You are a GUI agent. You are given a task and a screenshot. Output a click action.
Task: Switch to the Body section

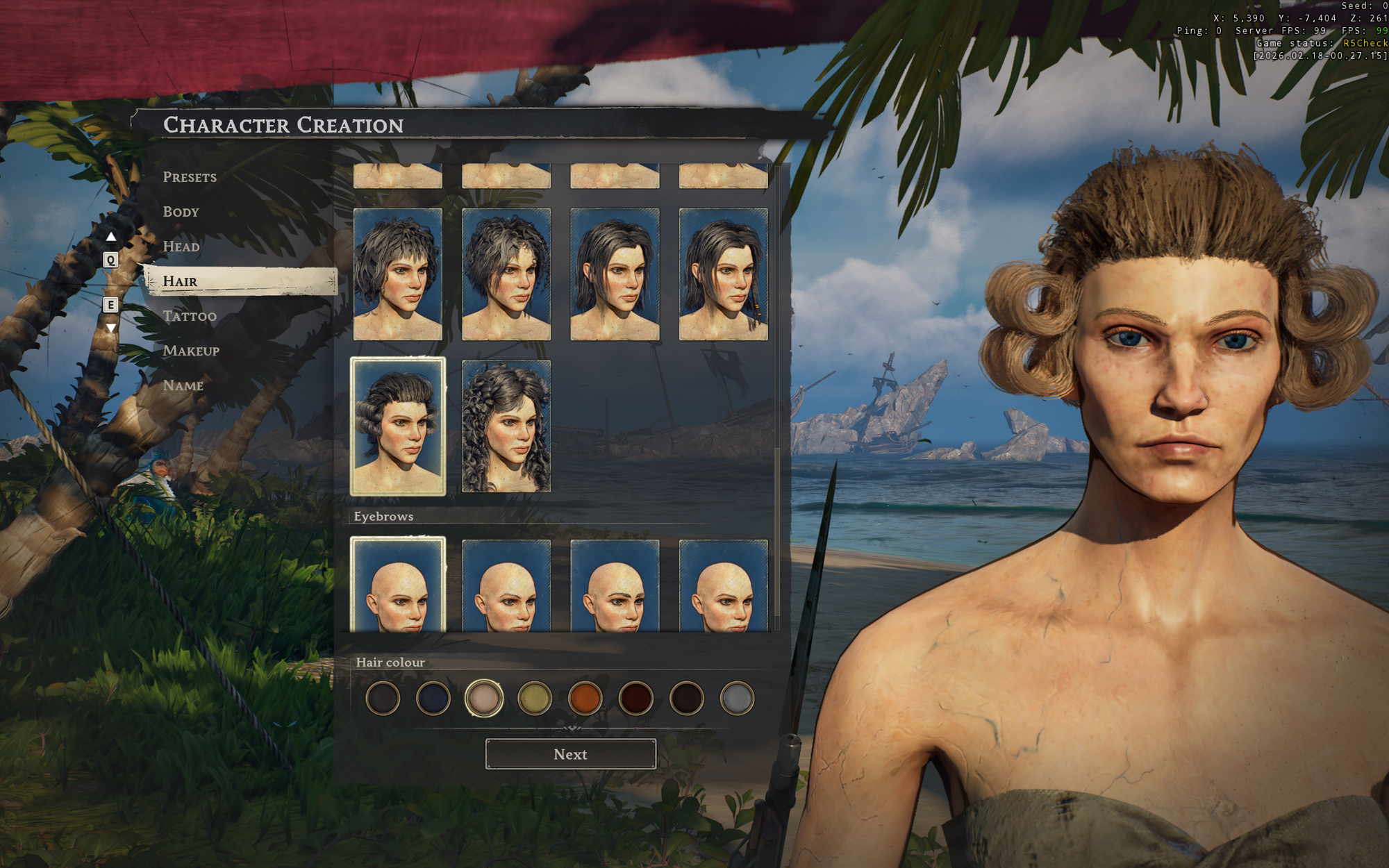tap(181, 212)
